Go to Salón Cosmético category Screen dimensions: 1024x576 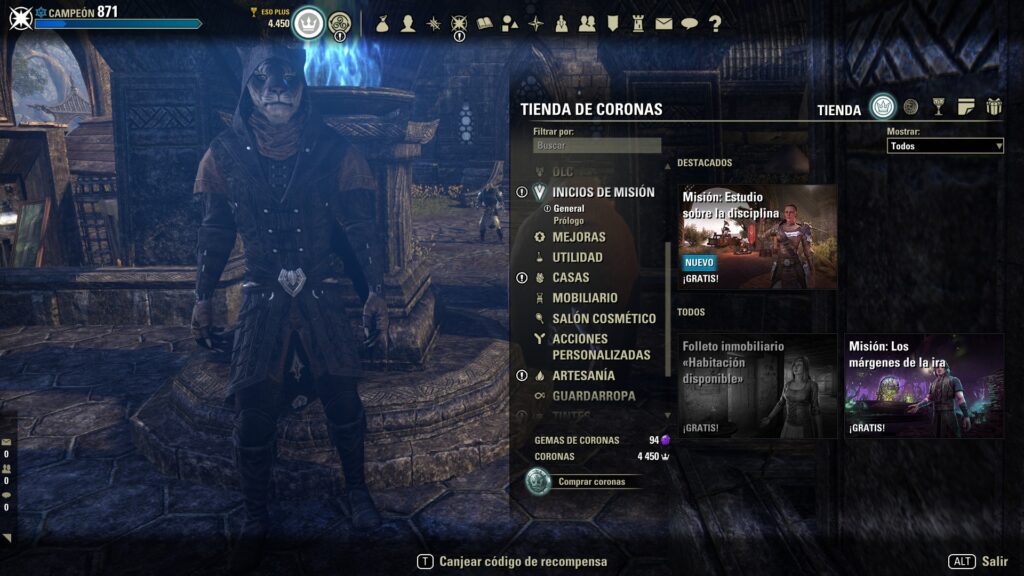603,318
